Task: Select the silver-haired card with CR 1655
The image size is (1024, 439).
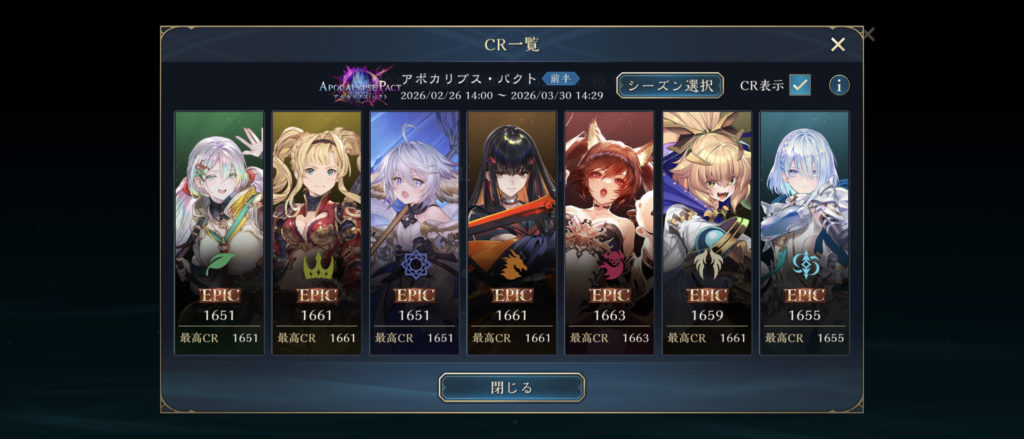Action: [x=804, y=232]
